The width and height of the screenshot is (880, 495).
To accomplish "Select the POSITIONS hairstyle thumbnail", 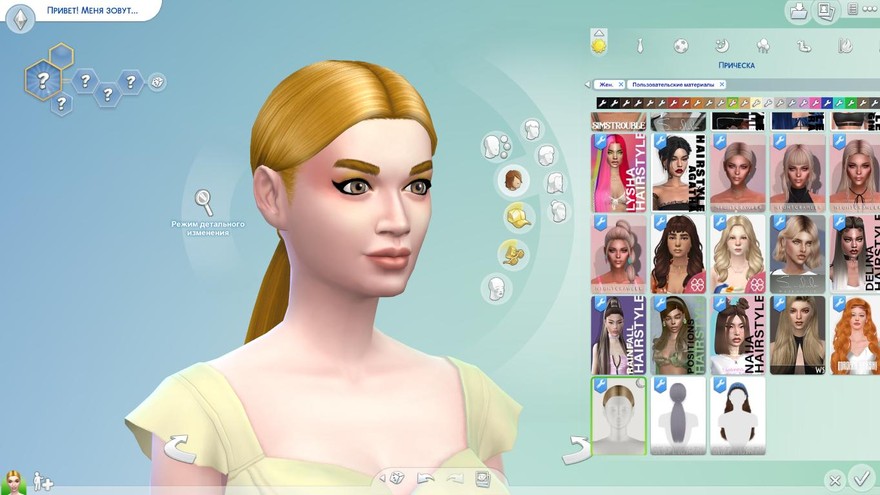I will [679, 334].
